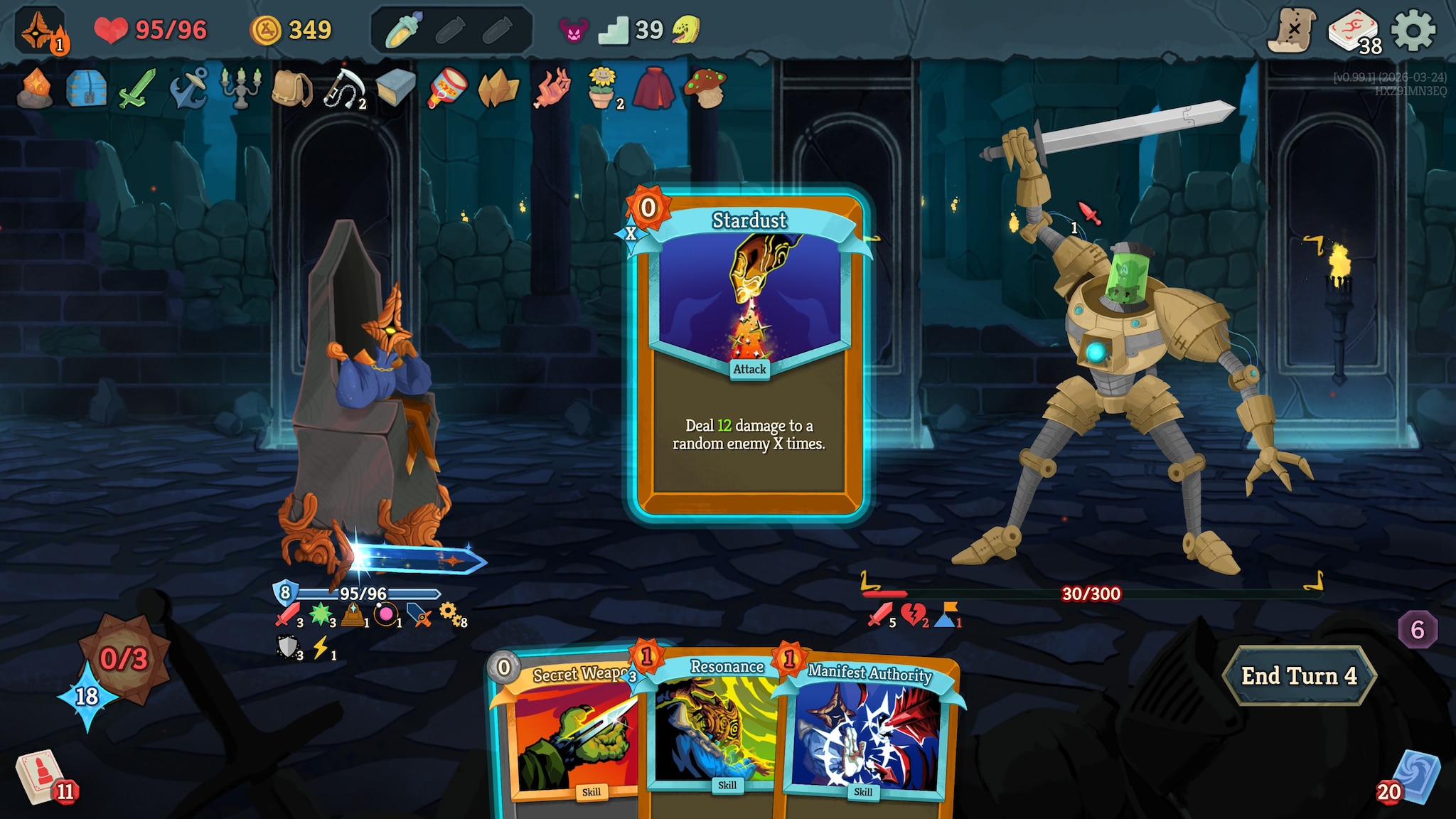1456x819 pixels.
Task: Choose the Manifest Authority card
Action: [867, 732]
